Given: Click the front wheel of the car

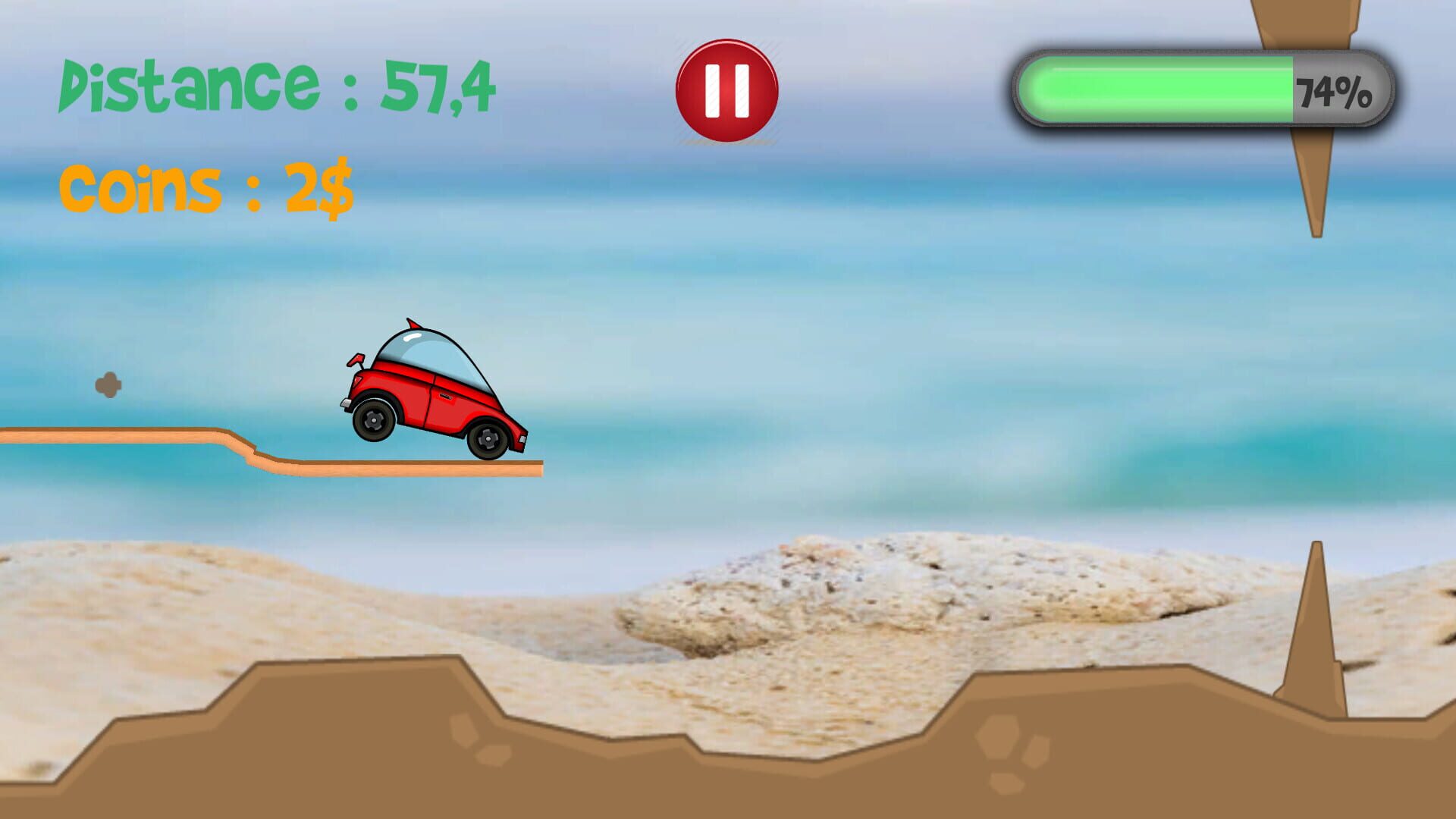Looking at the screenshot, I should pyautogui.click(x=489, y=438).
